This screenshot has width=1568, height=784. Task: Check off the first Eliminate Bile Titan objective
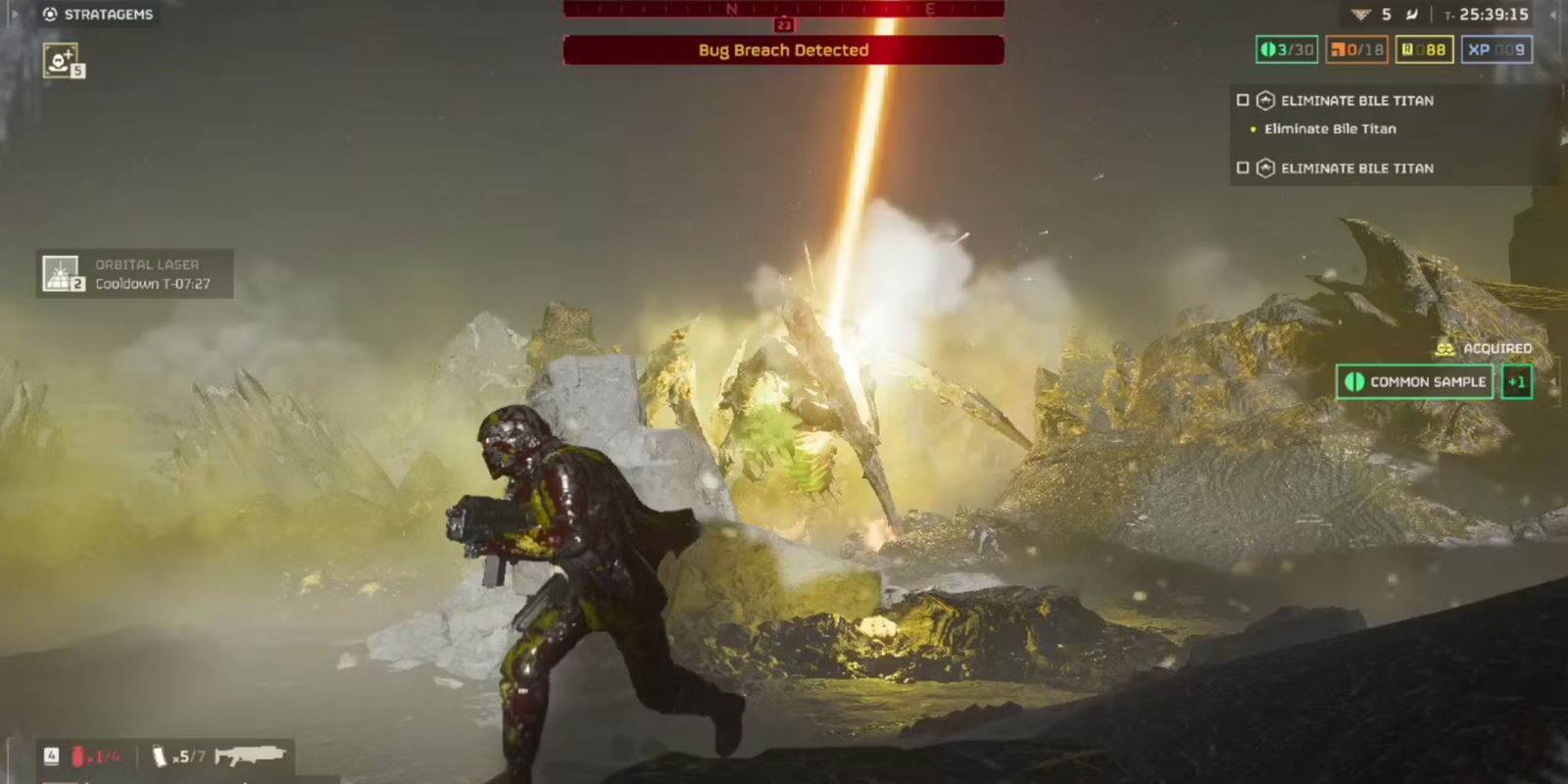coord(1243,100)
